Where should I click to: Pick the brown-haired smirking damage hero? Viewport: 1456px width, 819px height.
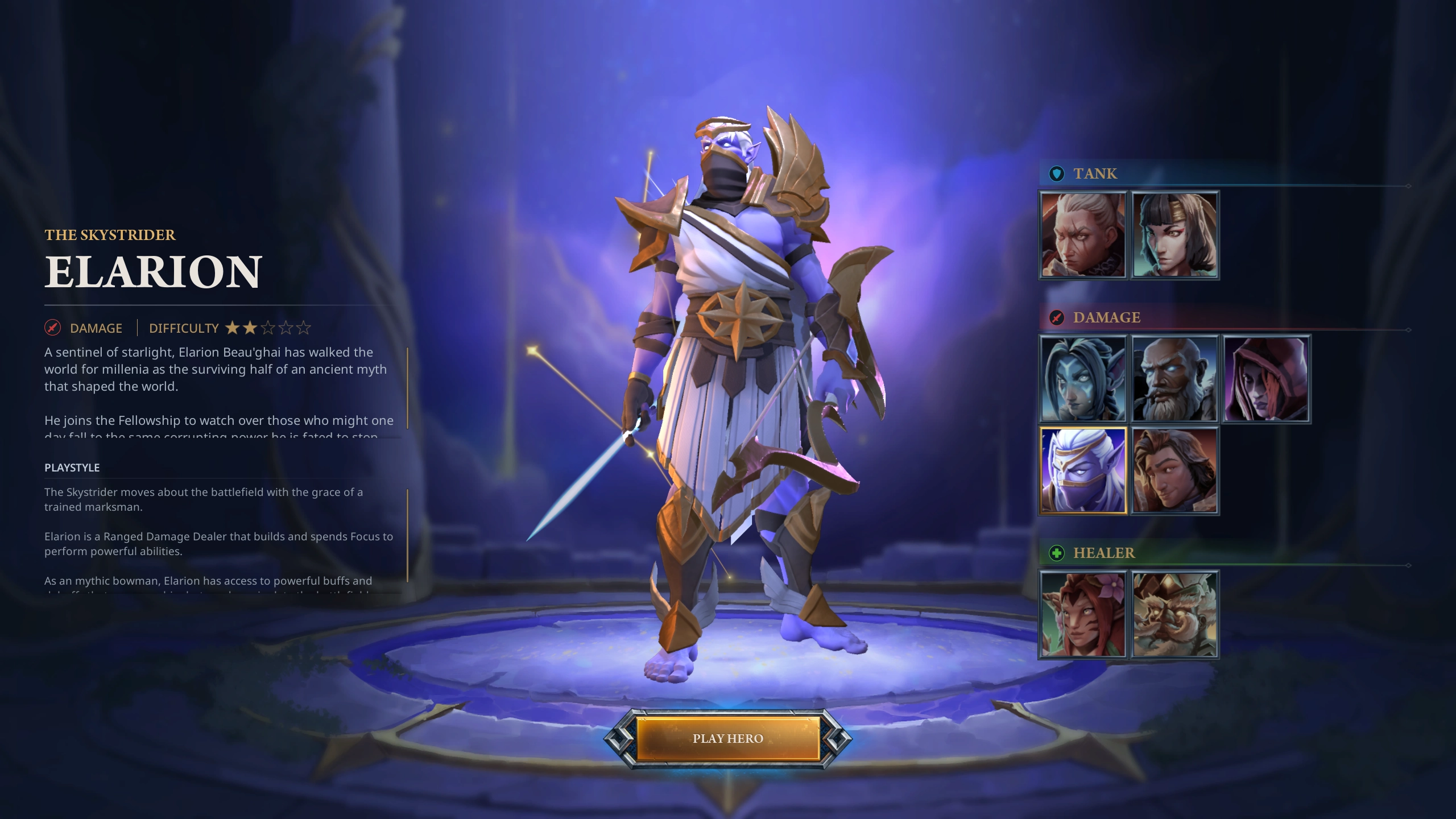(1174, 470)
